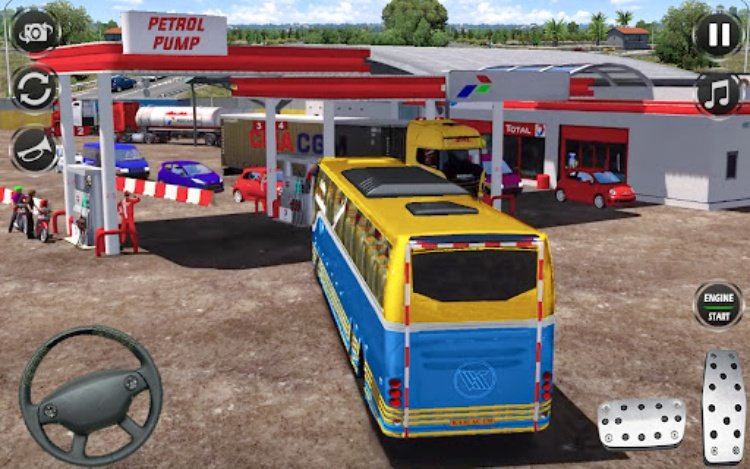Screen dimensions: 750x469
Task: Tap the circular arrows rotate icon
Action: [35, 88]
